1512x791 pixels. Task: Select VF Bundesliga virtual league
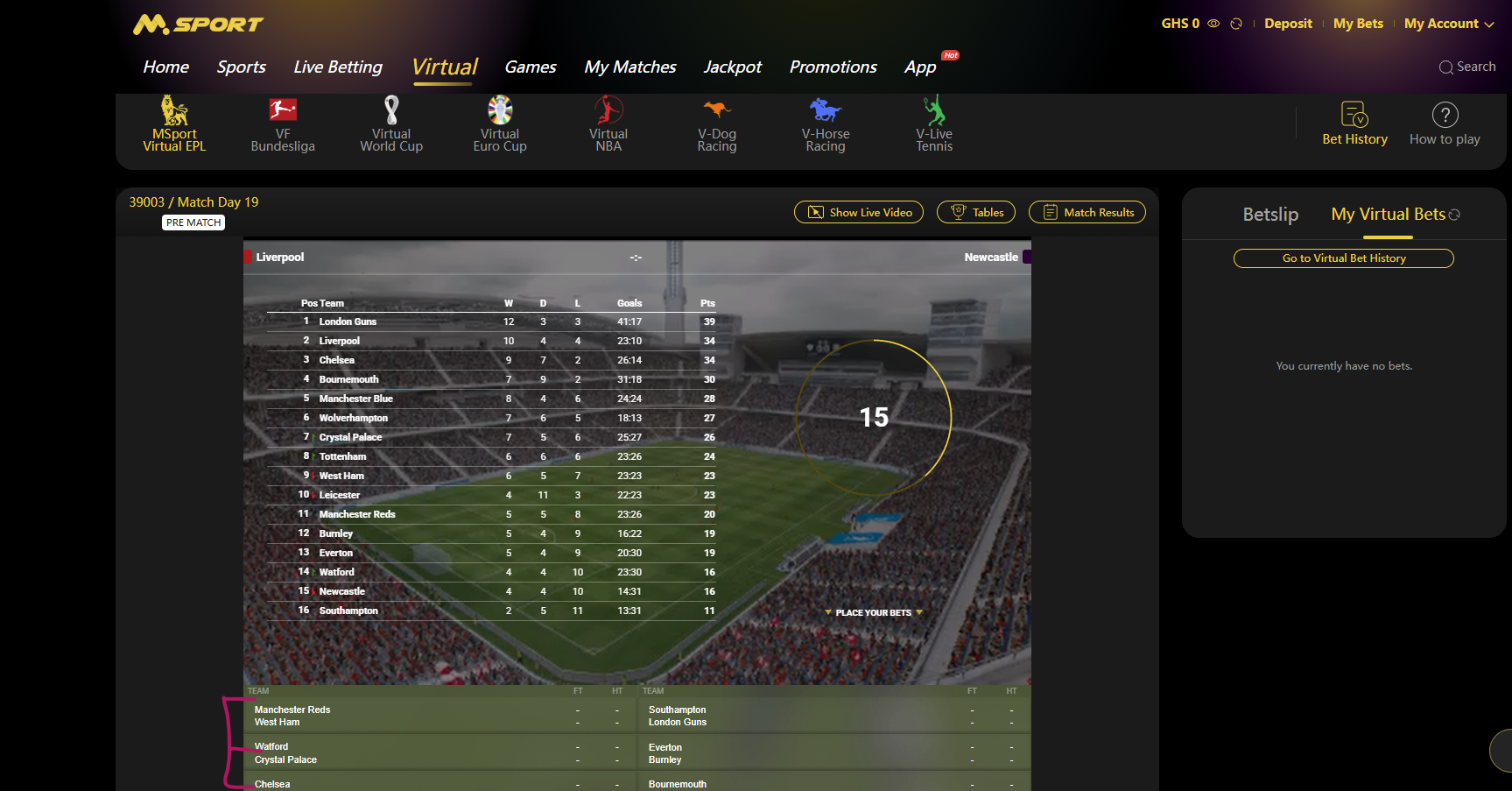(x=283, y=124)
